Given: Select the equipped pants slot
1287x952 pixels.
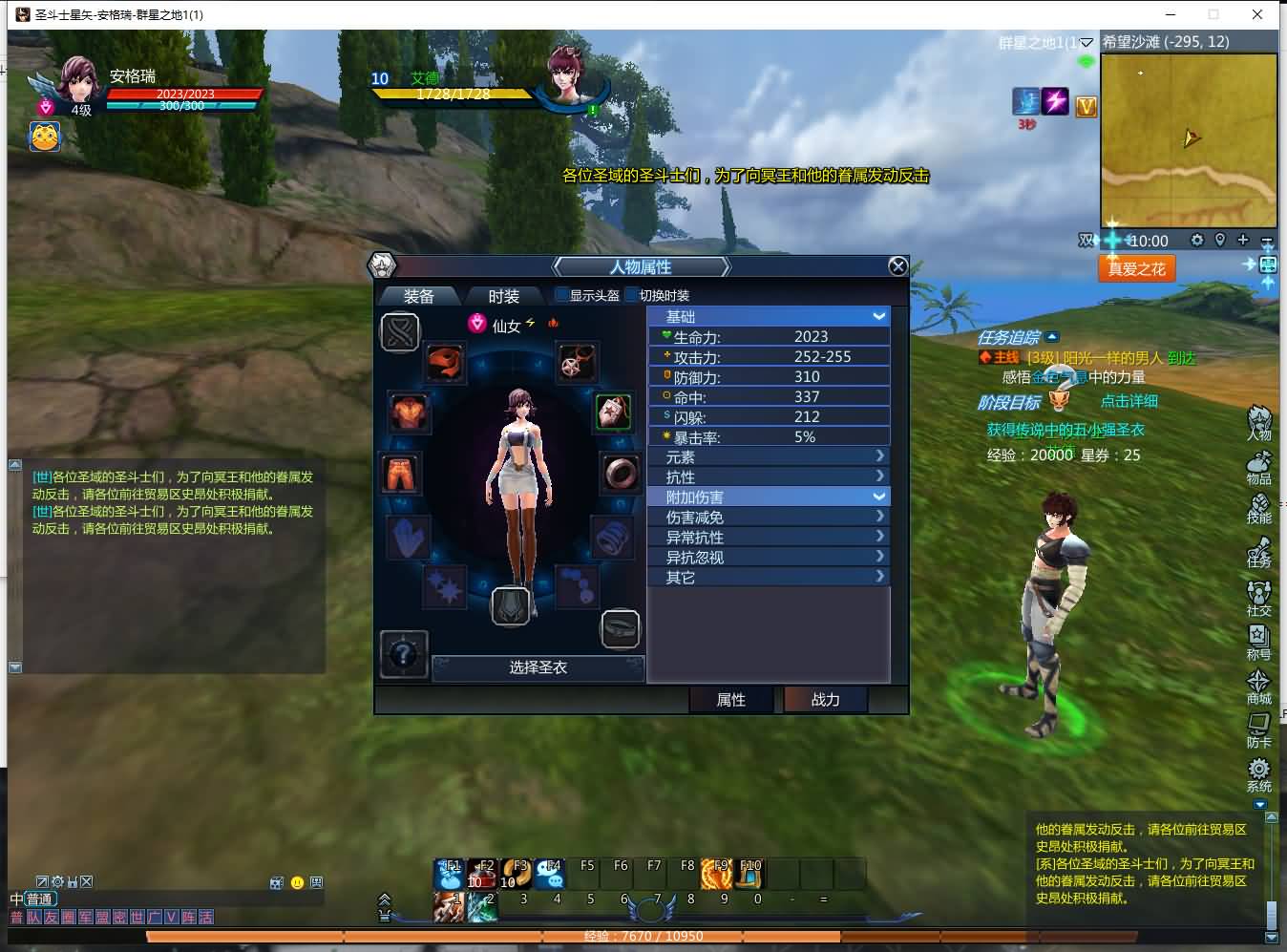Looking at the screenshot, I should (400, 473).
